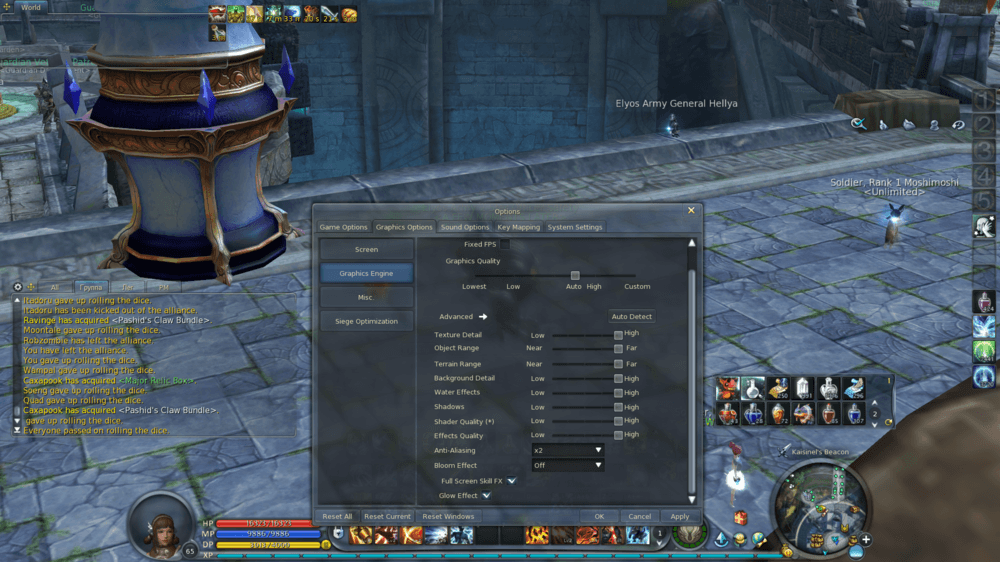Click the Auto Detect button

[632, 317]
